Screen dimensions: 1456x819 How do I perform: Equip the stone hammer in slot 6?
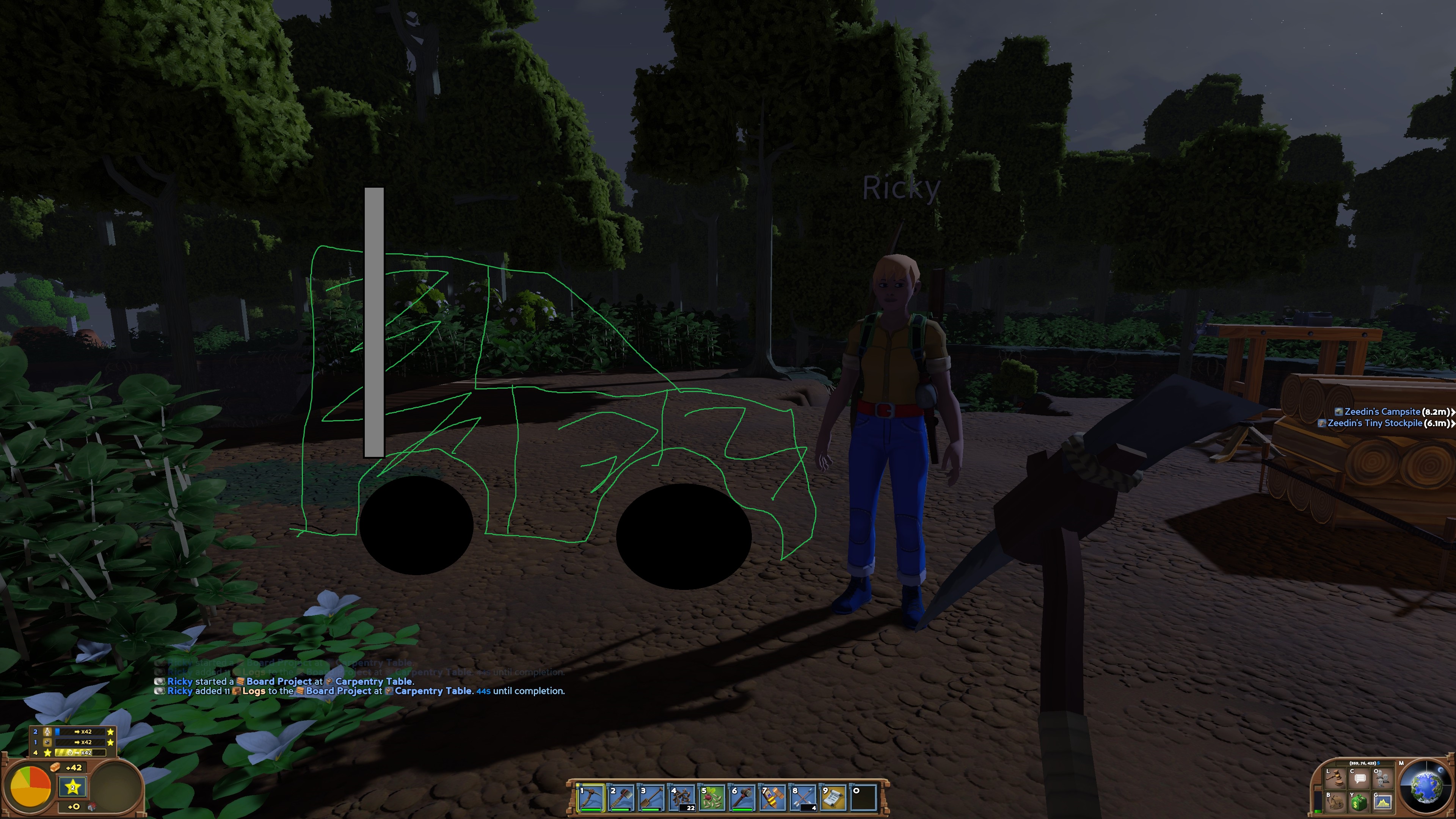[743, 797]
